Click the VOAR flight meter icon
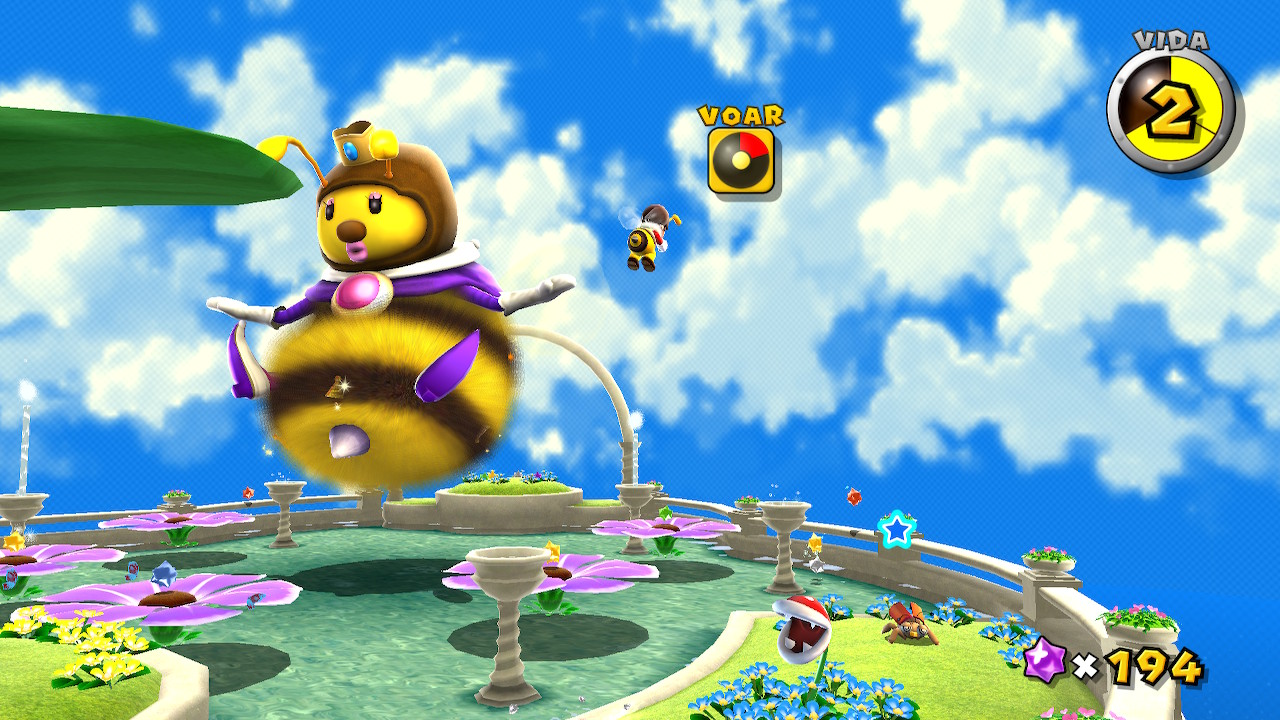 click(x=741, y=160)
